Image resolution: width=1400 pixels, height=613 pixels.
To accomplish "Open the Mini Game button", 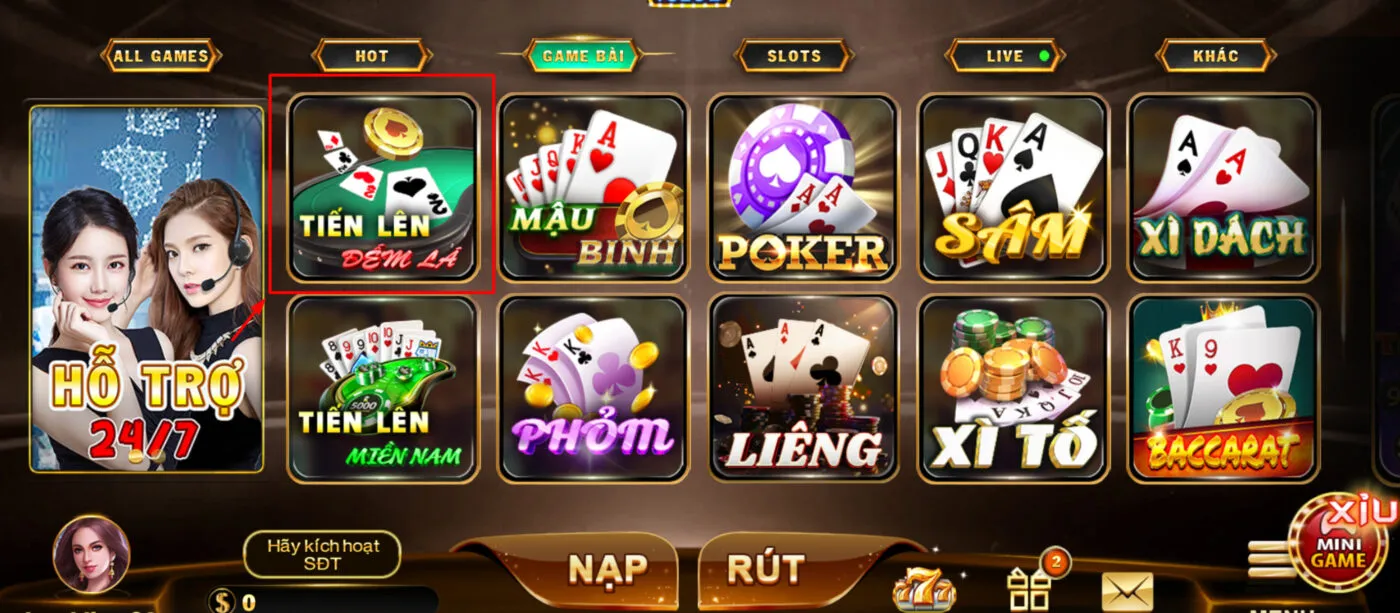I will click(1339, 545).
